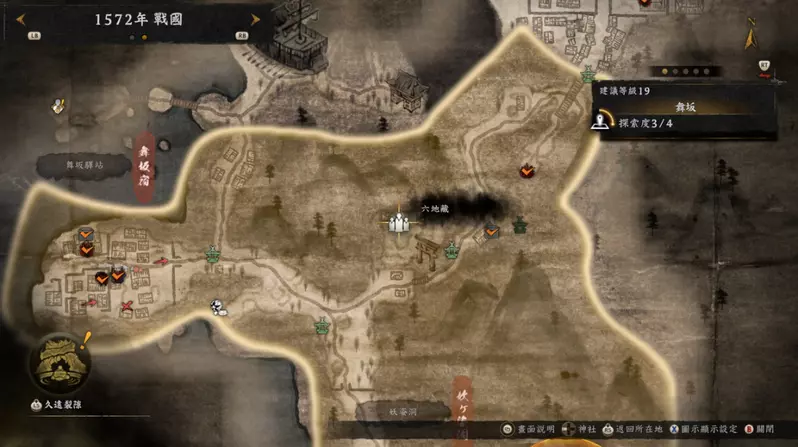Select the 妖番洞 location label
The image size is (798, 447).
[404, 411]
